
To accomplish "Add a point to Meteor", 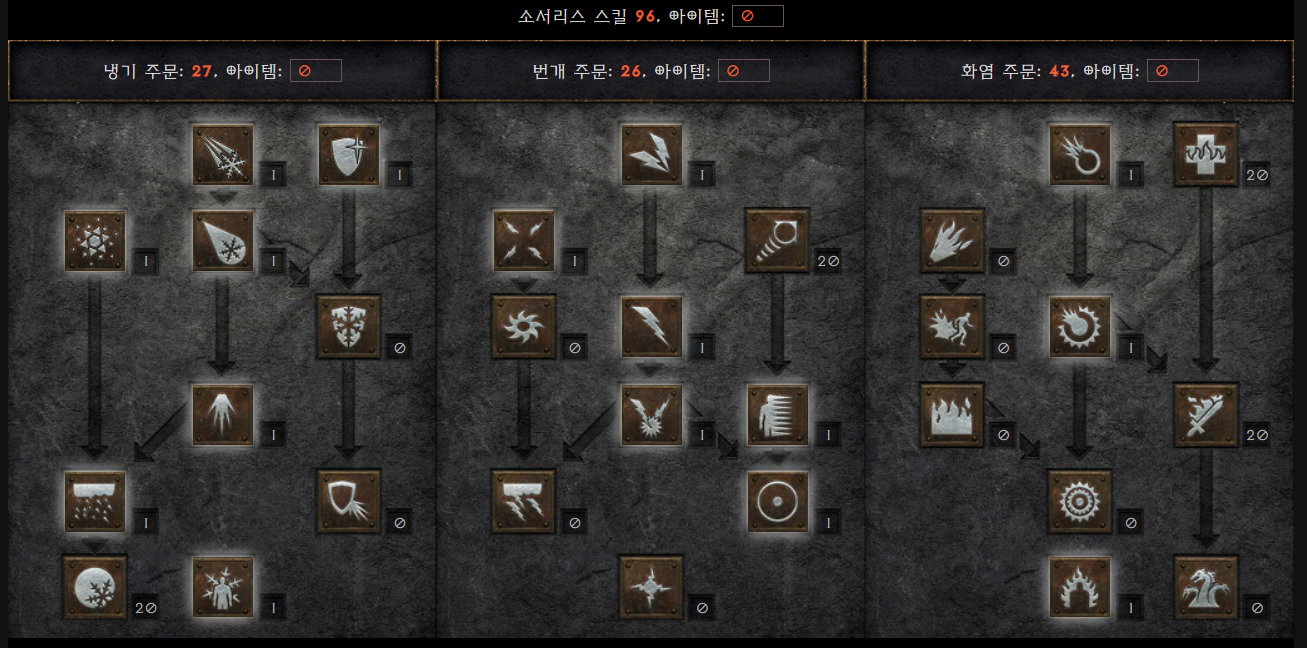I will [x=1080, y=501].
